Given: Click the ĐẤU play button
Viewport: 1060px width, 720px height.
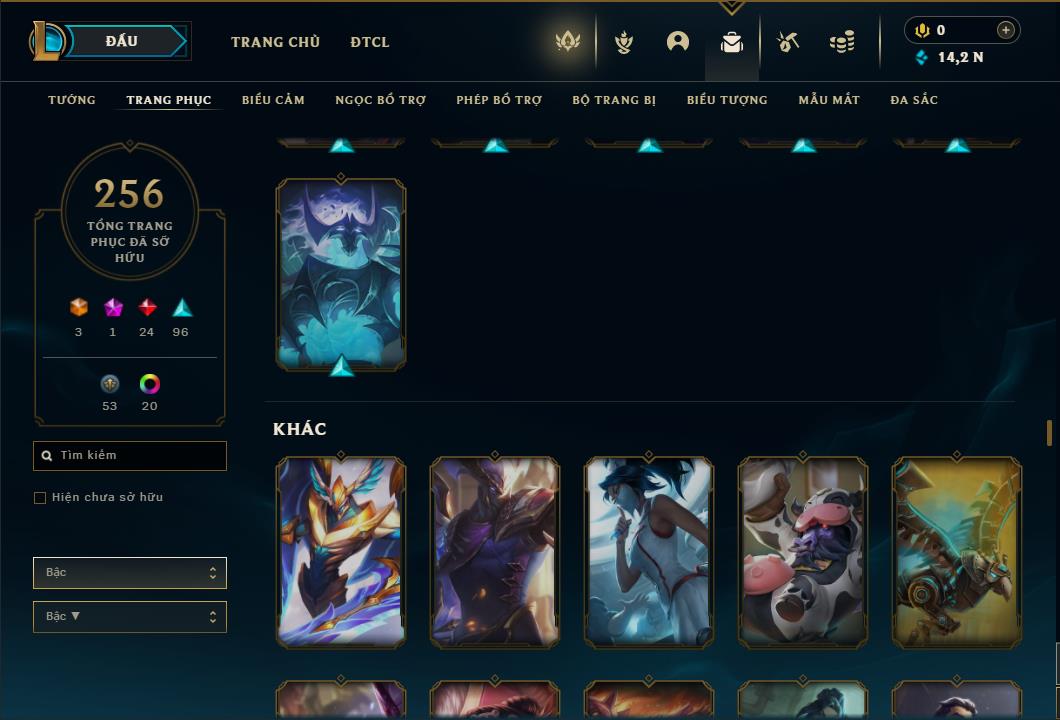Looking at the screenshot, I should pos(122,41).
